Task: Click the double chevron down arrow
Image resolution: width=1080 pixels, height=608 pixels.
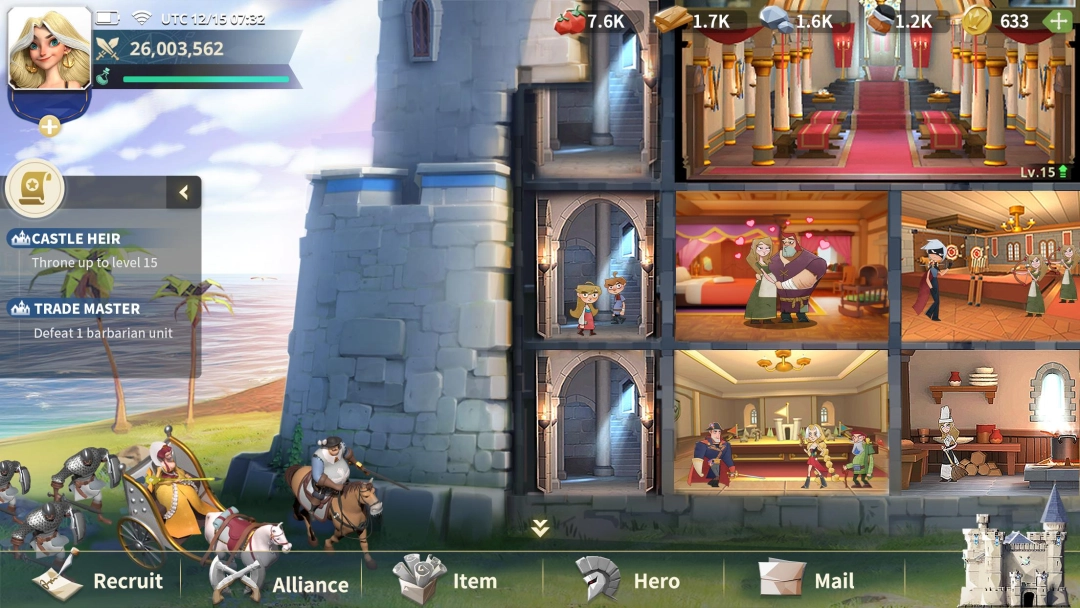Action: click(x=540, y=528)
